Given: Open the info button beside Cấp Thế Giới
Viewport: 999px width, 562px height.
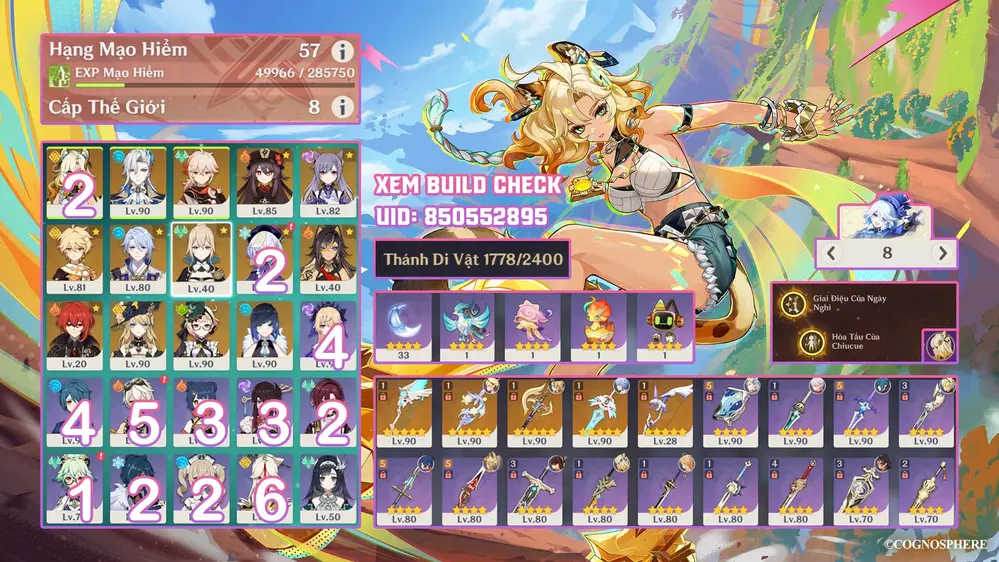Looking at the screenshot, I should click(x=342, y=106).
